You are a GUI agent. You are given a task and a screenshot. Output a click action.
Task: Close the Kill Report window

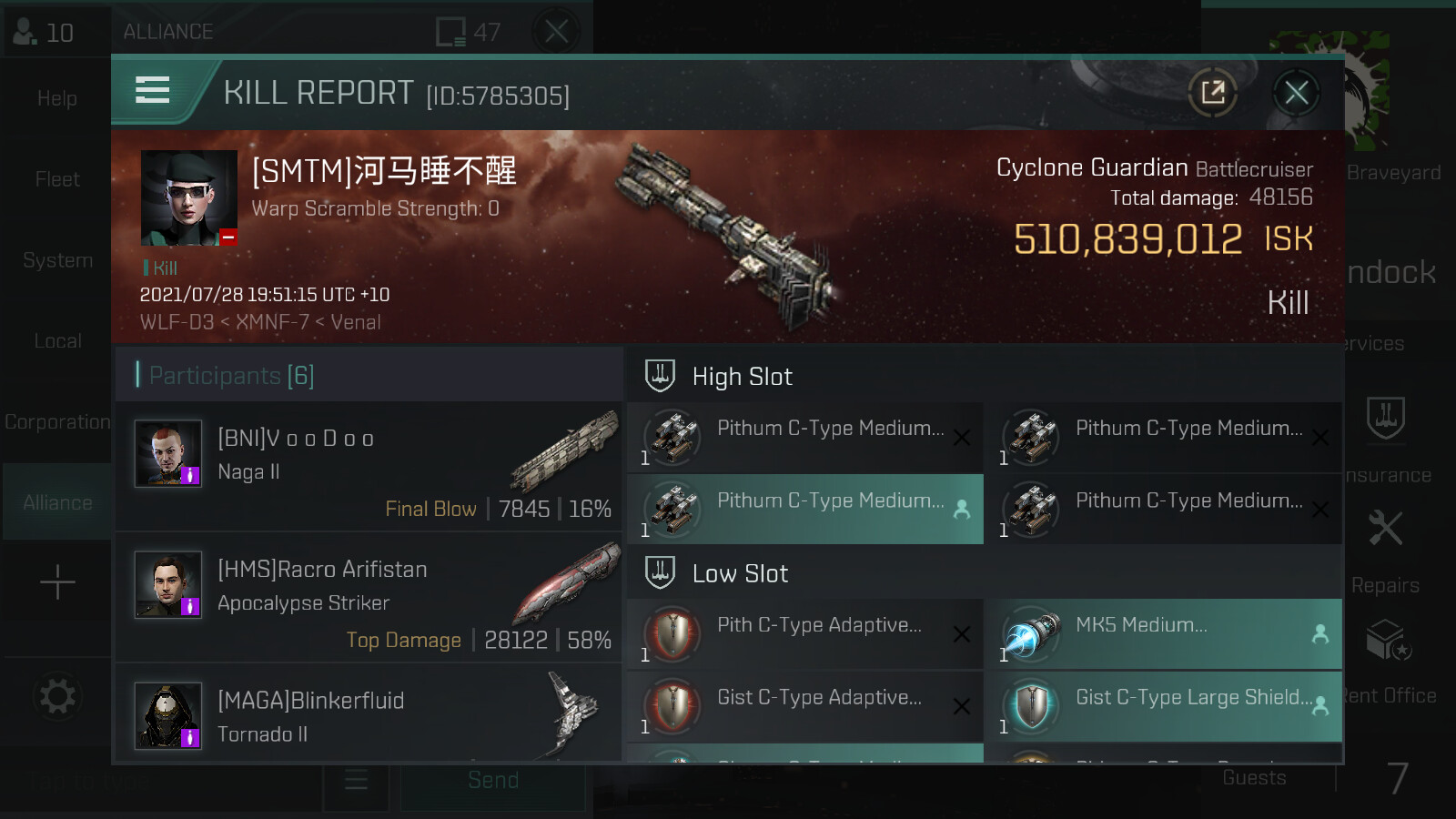coord(1296,92)
